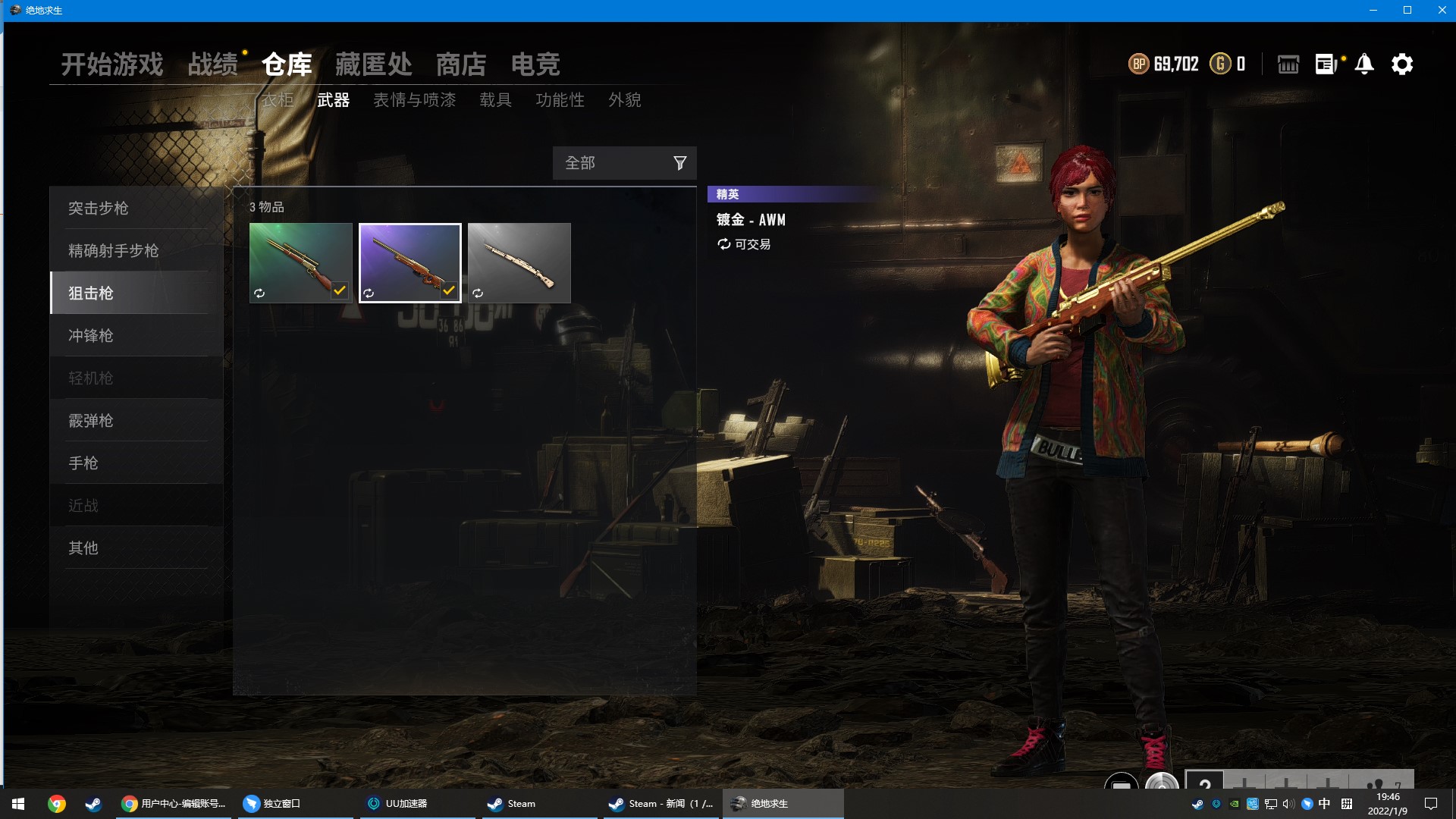The image size is (1456, 819).
Task: Click the G-Coin balance icon showing 0
Action: (x=1221, y=64)
